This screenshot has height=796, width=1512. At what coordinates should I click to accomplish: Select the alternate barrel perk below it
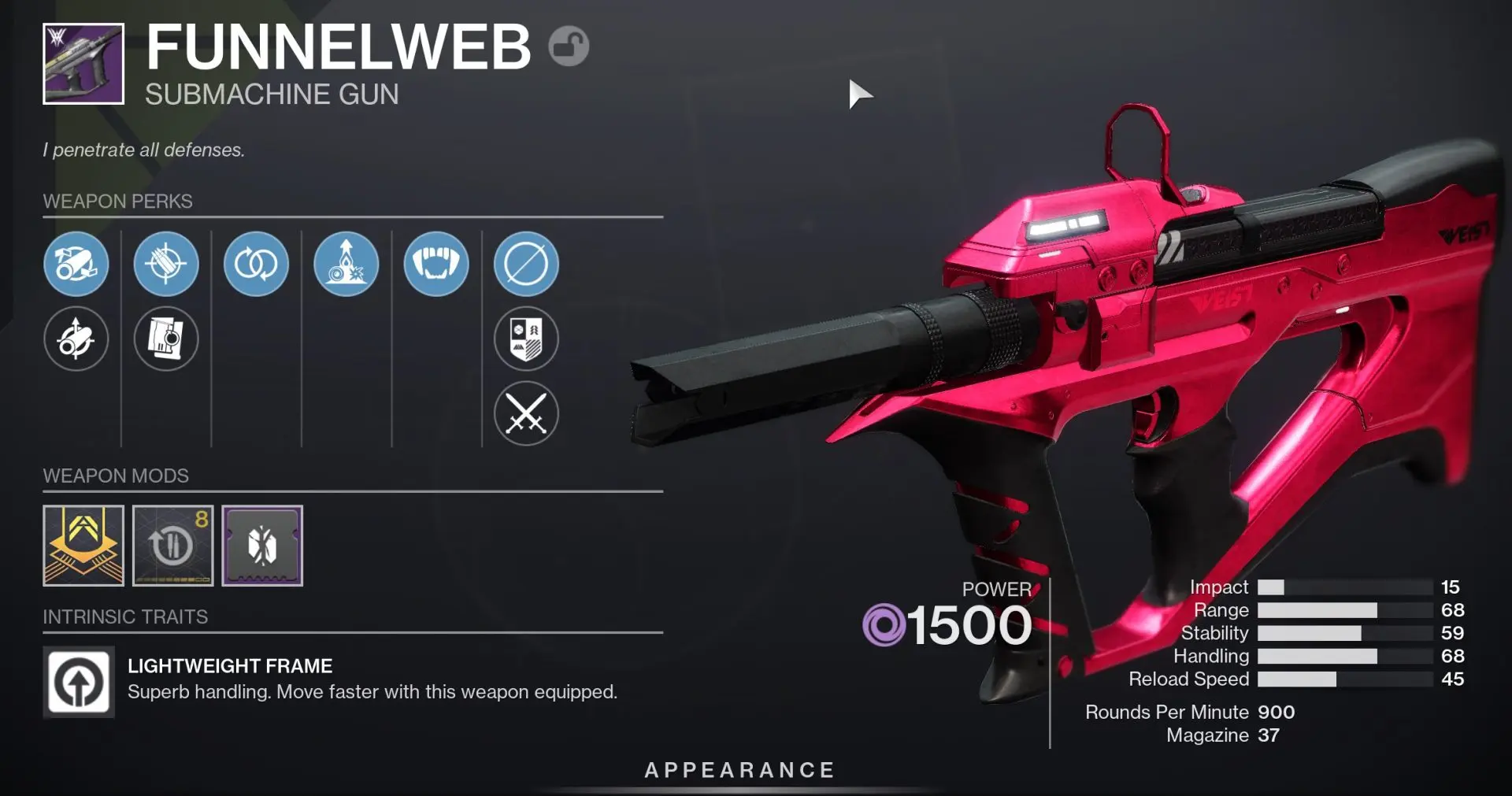(x=76, y=339)
